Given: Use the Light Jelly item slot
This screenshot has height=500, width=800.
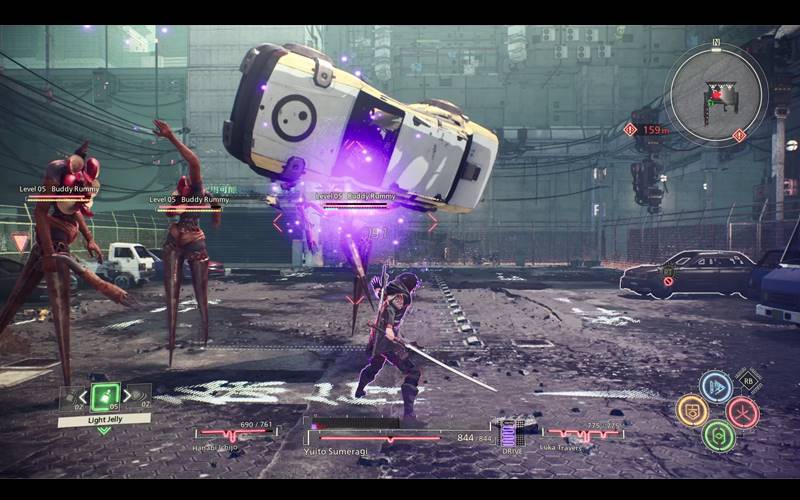Looking at the screenshot, I should (105, 397).
